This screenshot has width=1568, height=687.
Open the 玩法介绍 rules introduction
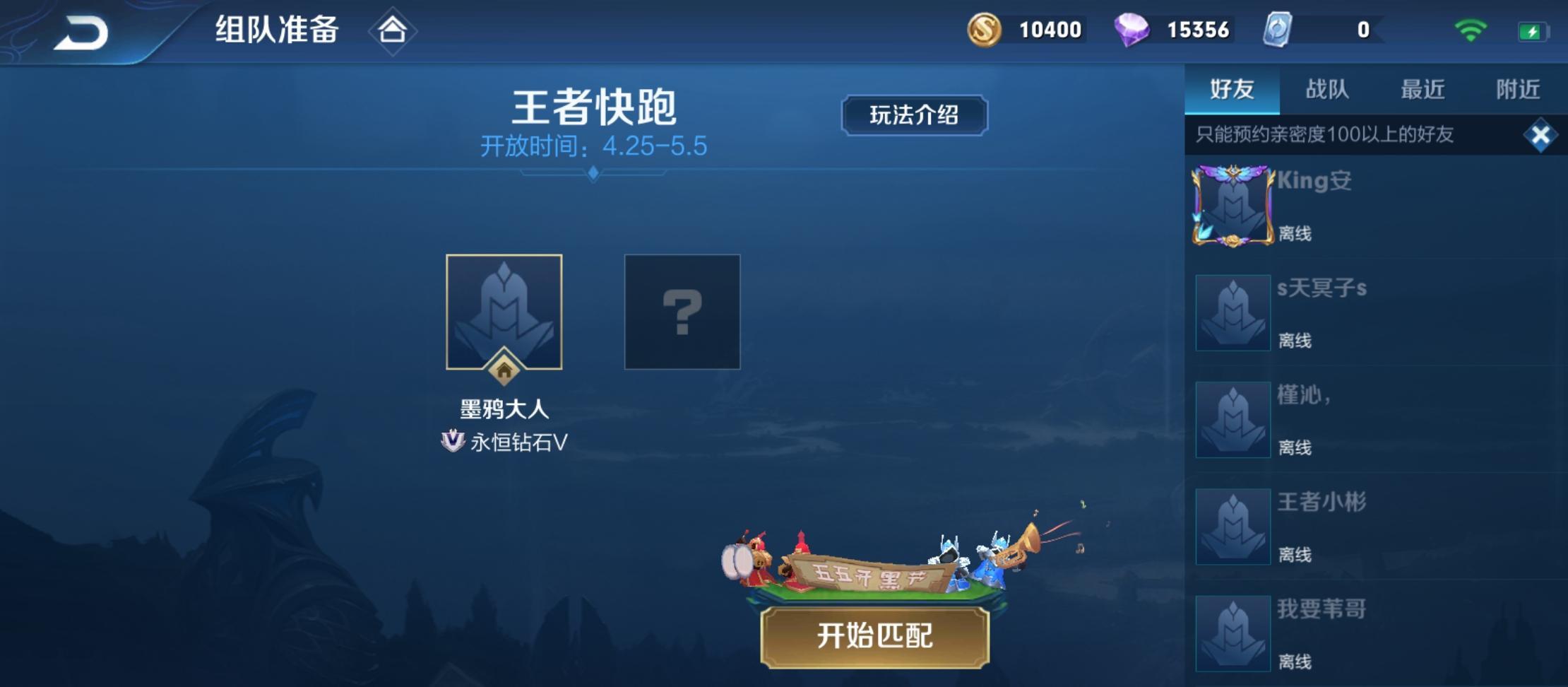click(914, 115)
